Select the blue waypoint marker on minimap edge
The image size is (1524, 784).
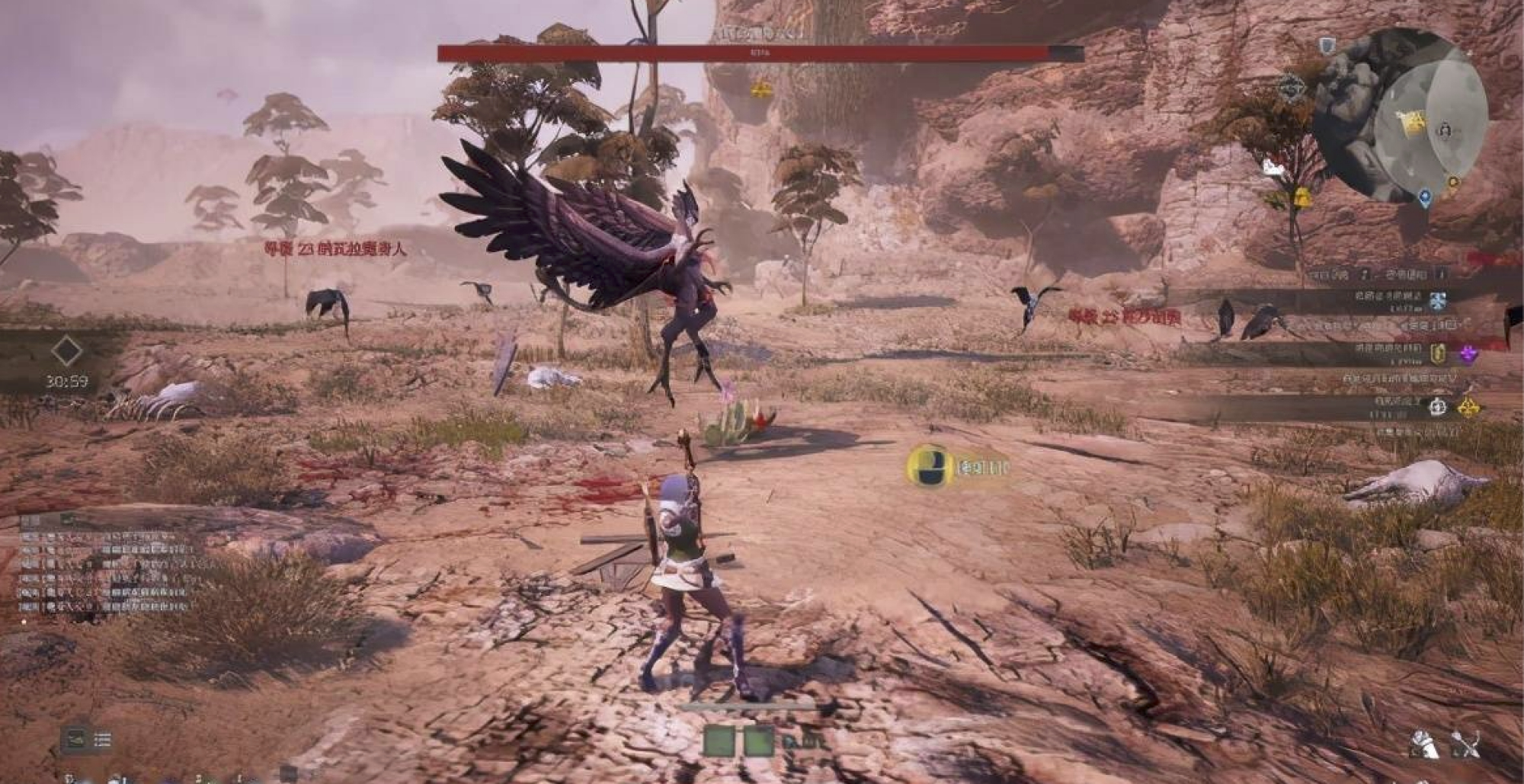(x=1425, y=200)
